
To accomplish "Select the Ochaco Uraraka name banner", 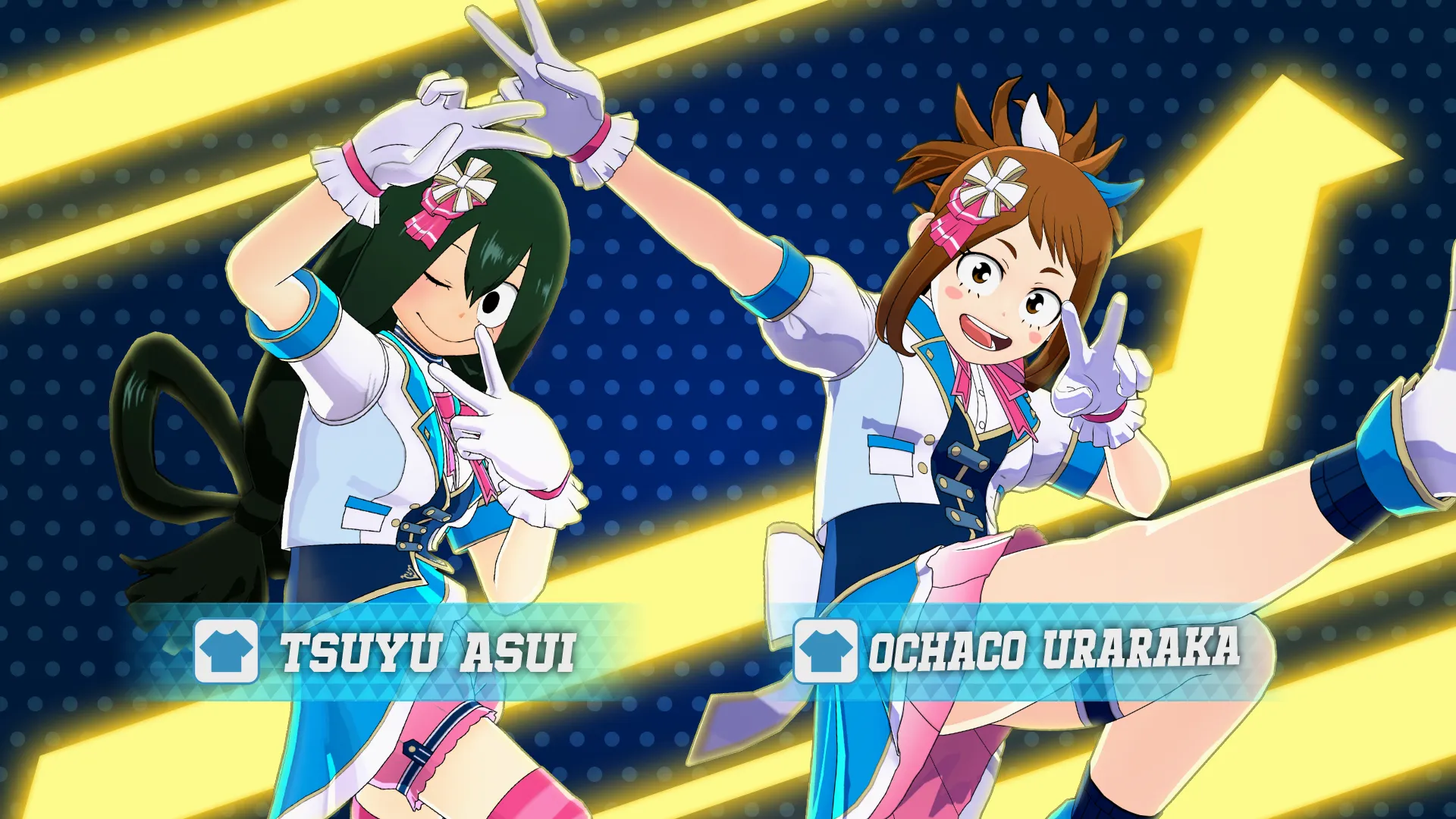I will click(x=1054, y=650).
